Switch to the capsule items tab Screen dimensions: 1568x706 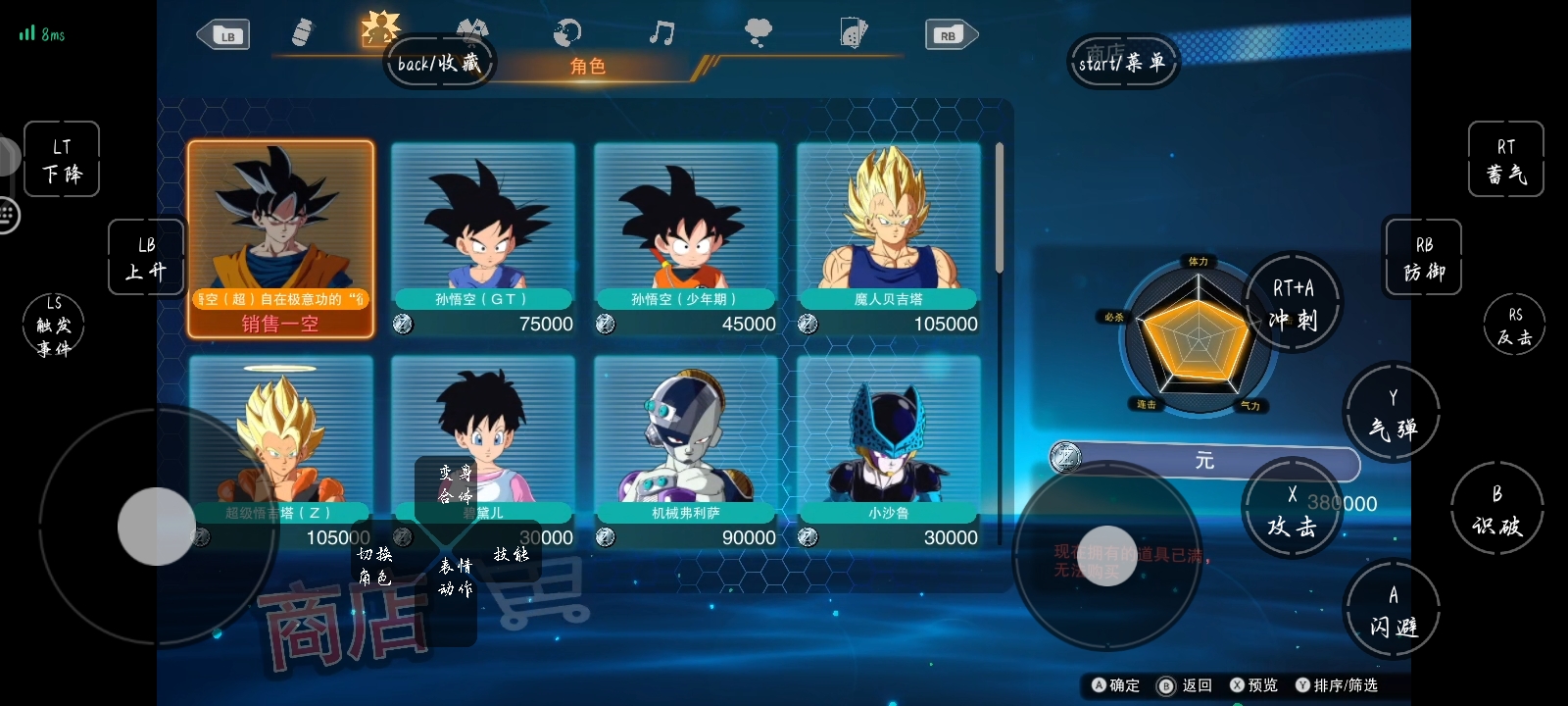tap(303, 32)
